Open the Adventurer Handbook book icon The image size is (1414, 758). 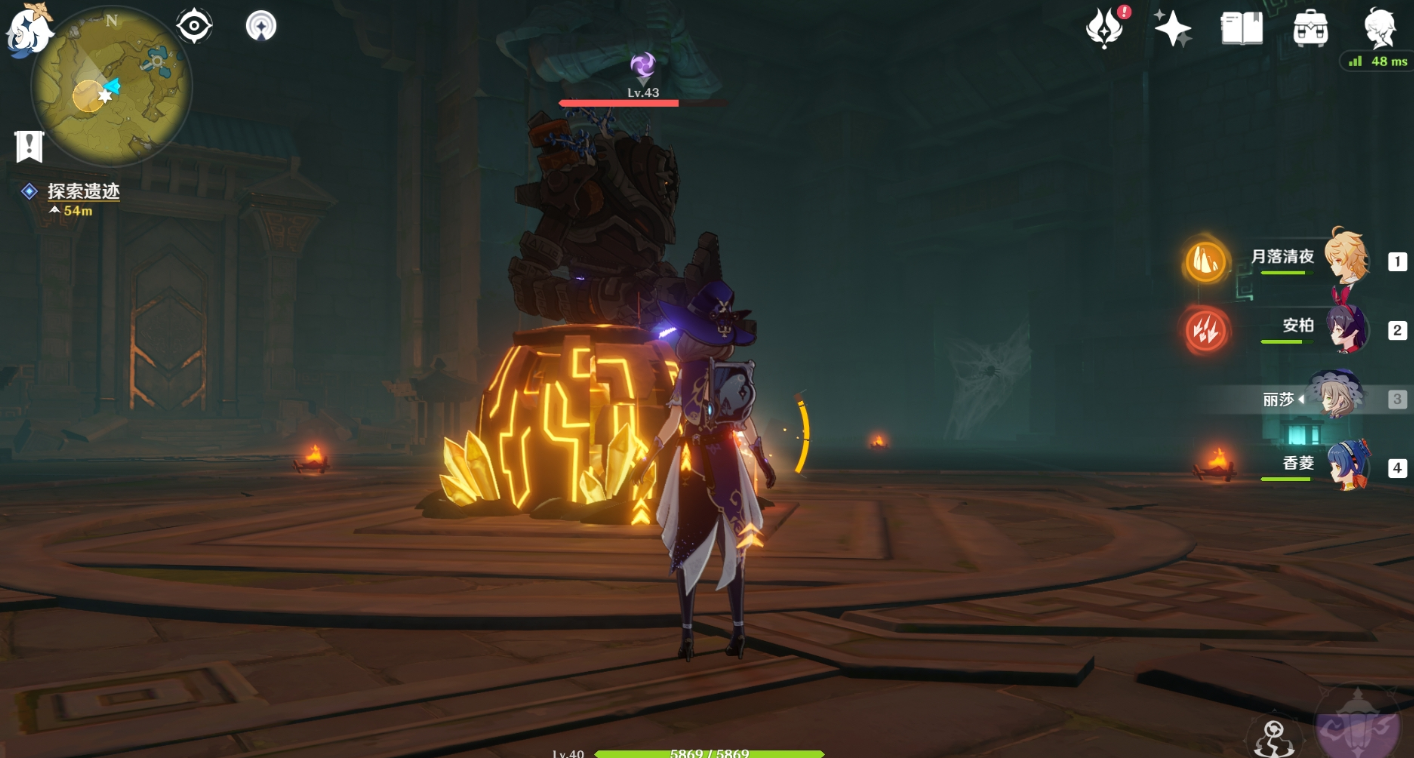[1242, 28]
